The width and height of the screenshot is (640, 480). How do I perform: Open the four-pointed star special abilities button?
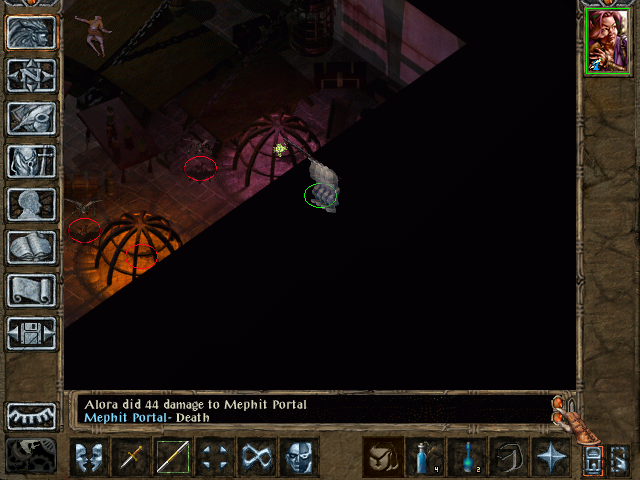(551, 458)
